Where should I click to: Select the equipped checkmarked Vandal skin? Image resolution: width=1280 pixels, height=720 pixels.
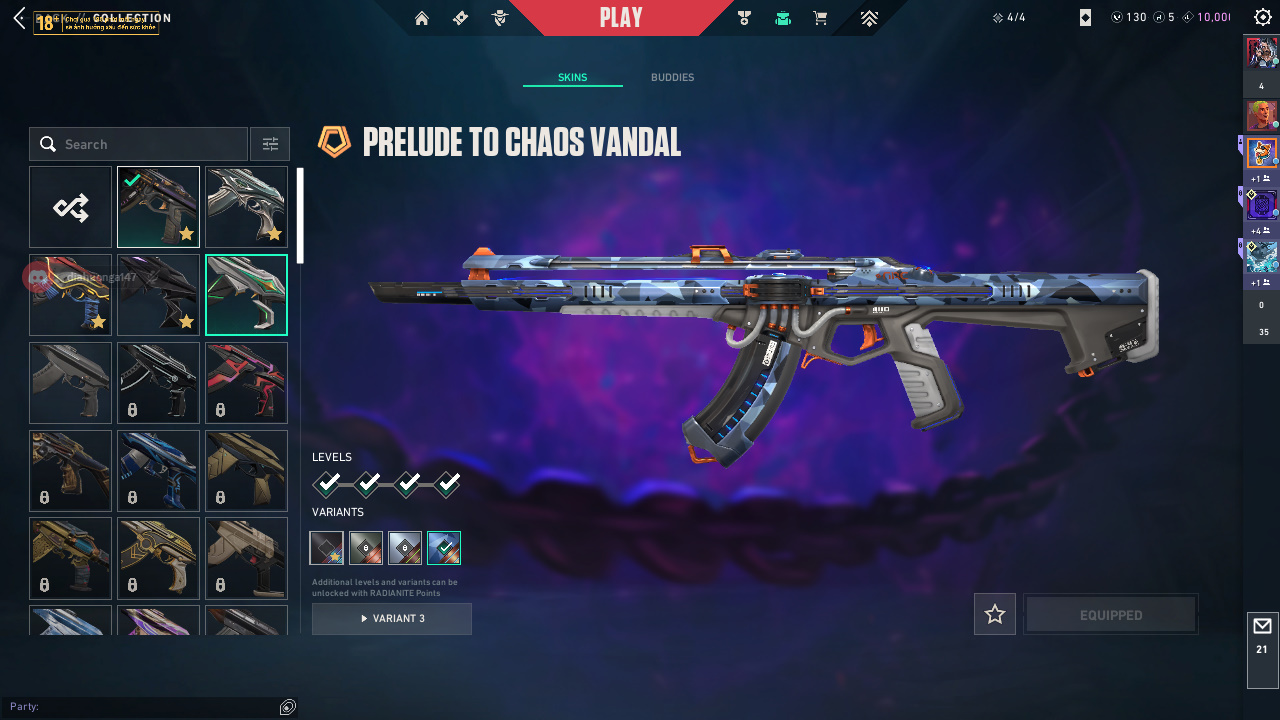[x=158, y=207]
